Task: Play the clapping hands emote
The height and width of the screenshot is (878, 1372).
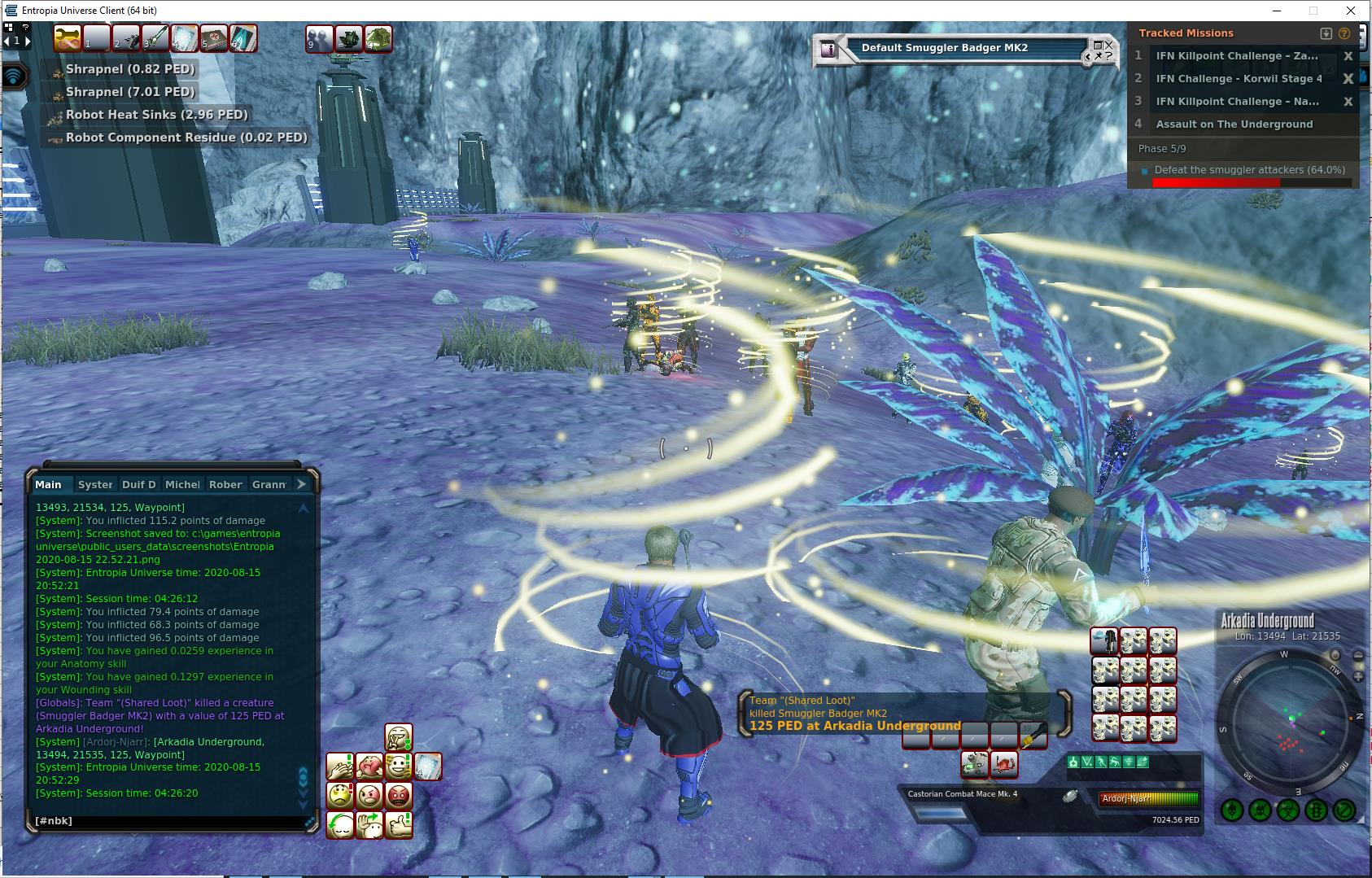Action: [x=340, y=767]
